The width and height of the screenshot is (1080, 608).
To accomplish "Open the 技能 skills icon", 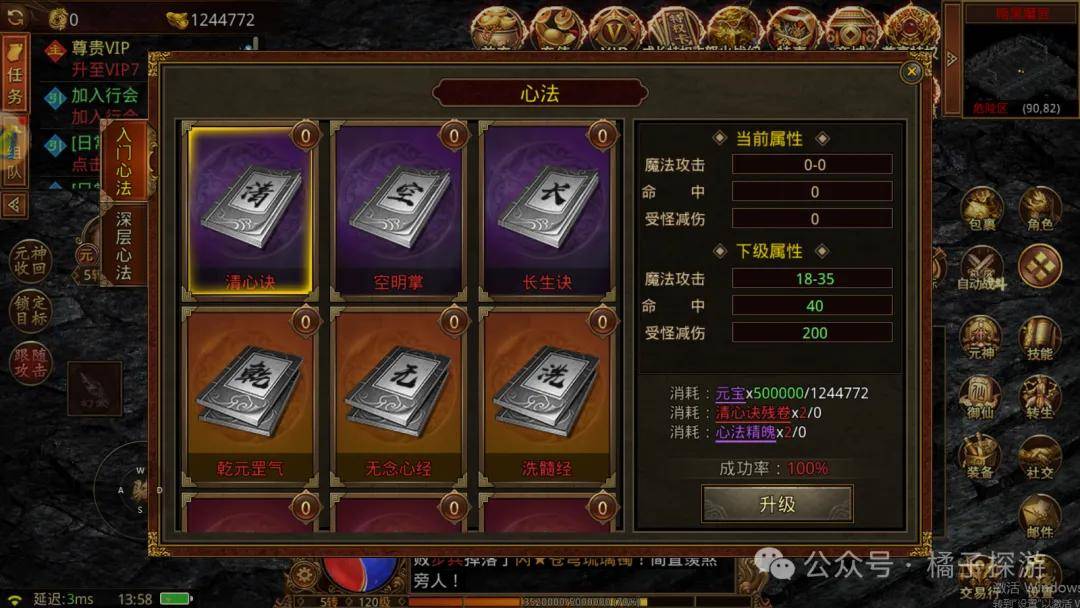I will (x=1040, y=338).
